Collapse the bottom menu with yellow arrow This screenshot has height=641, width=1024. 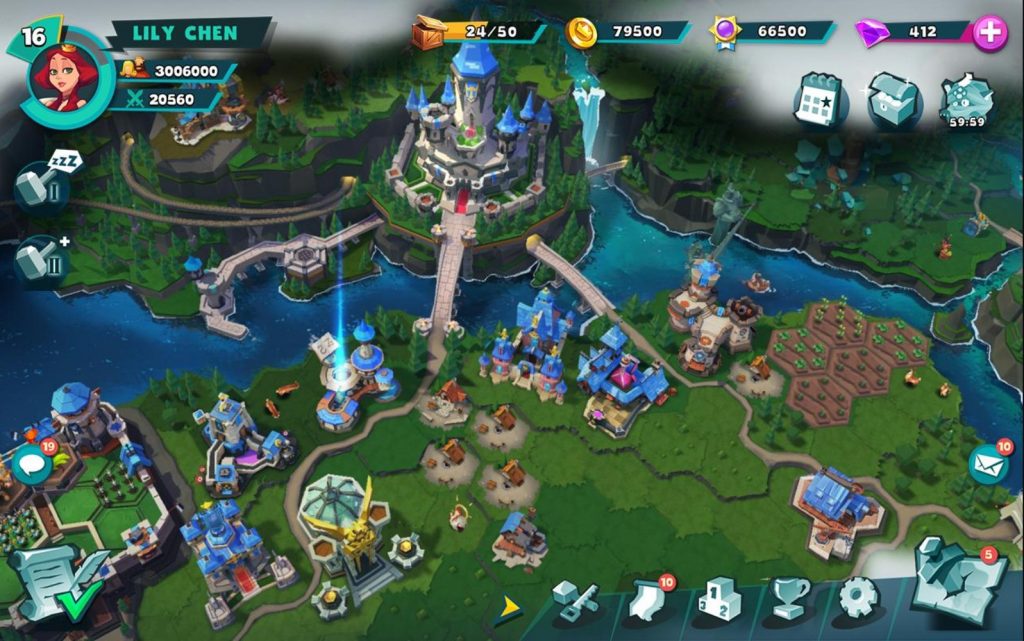[509, 606]
